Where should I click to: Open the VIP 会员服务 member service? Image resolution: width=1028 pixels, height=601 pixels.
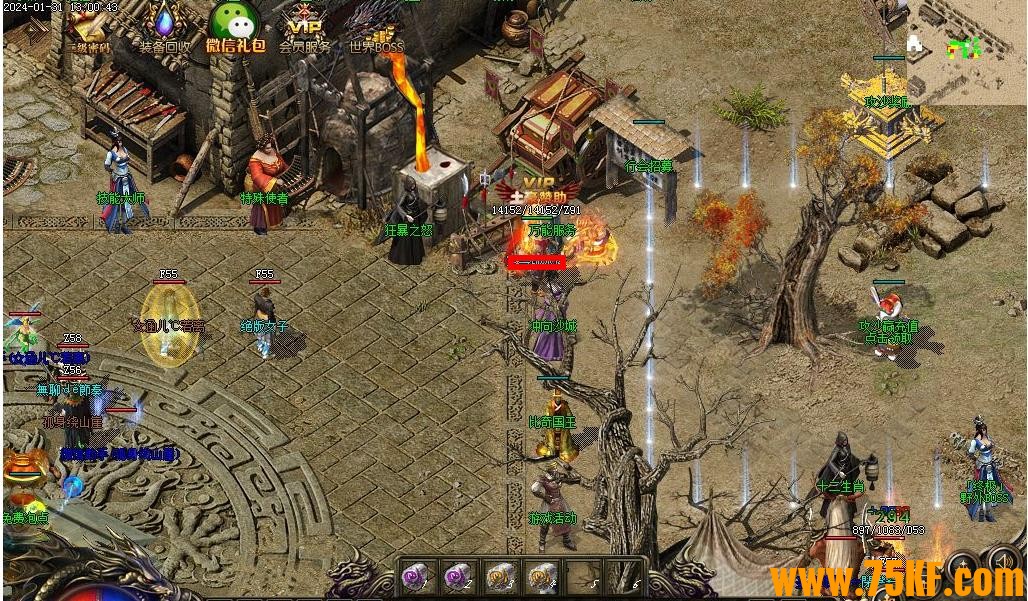[304, 26]
